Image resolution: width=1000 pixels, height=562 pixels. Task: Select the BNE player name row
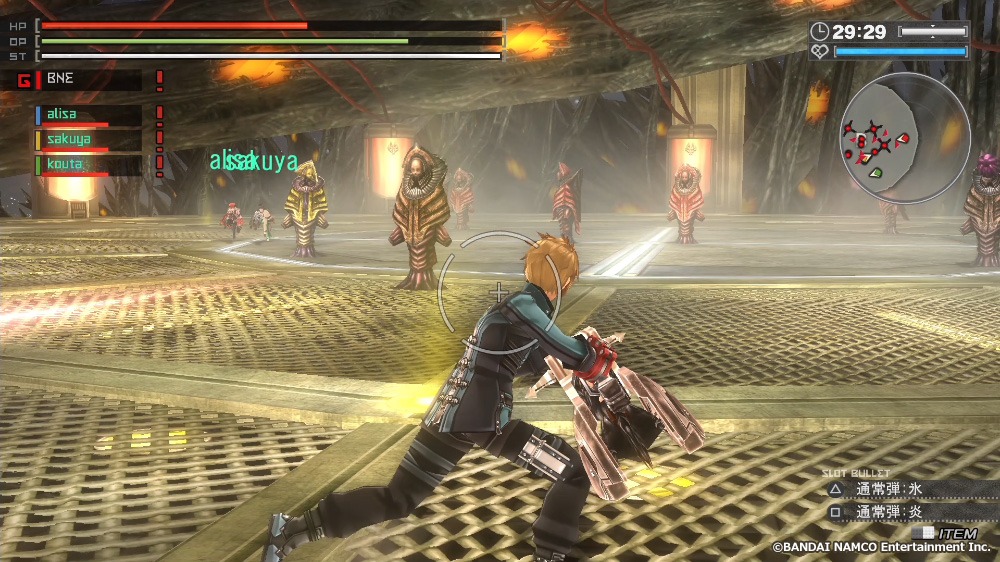88,80
